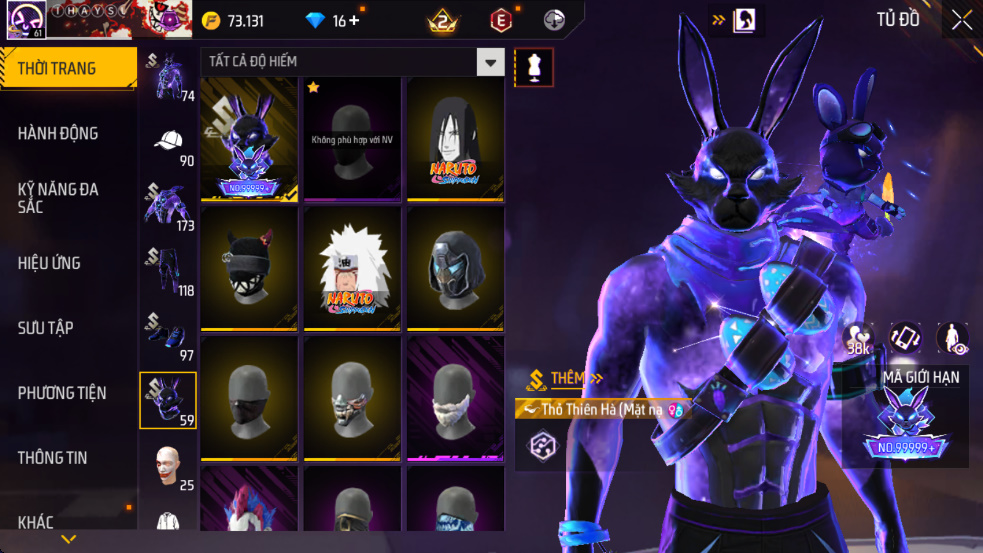Toggle the mannequin preview icon
The height and width of the screenshot is (553, 983).
(533, 67)
